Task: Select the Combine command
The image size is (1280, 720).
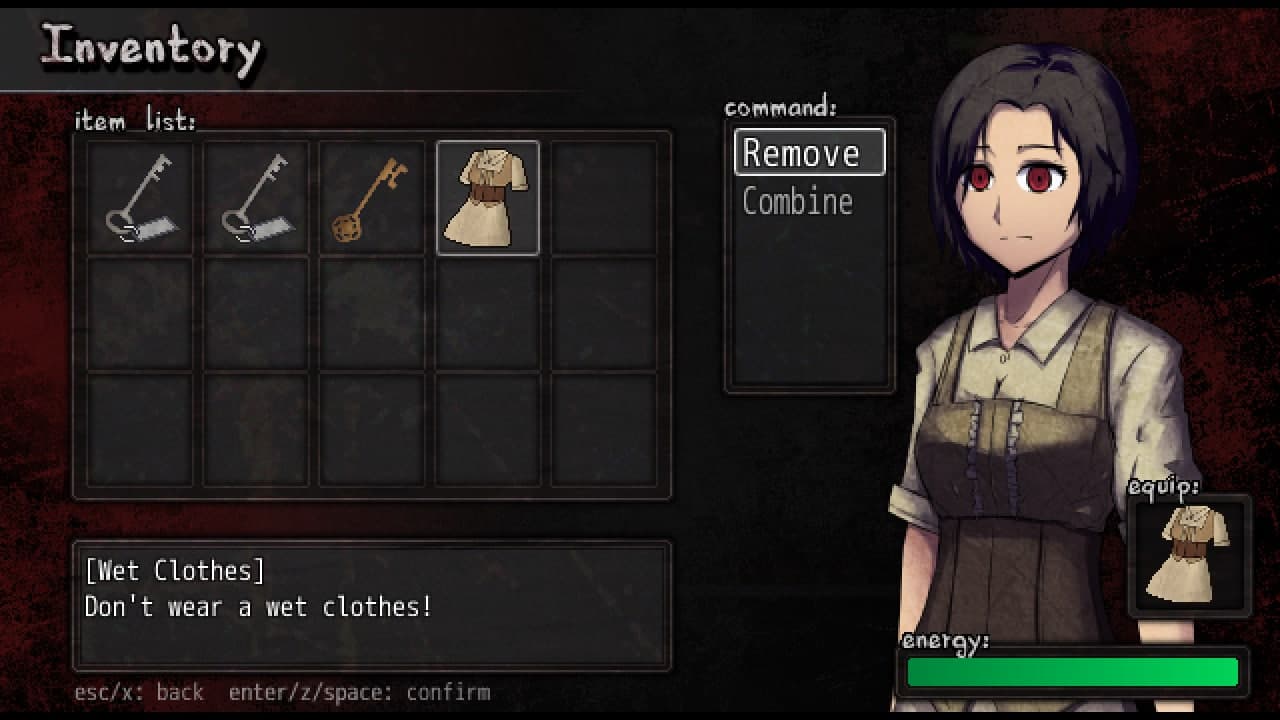Action: 798,201
